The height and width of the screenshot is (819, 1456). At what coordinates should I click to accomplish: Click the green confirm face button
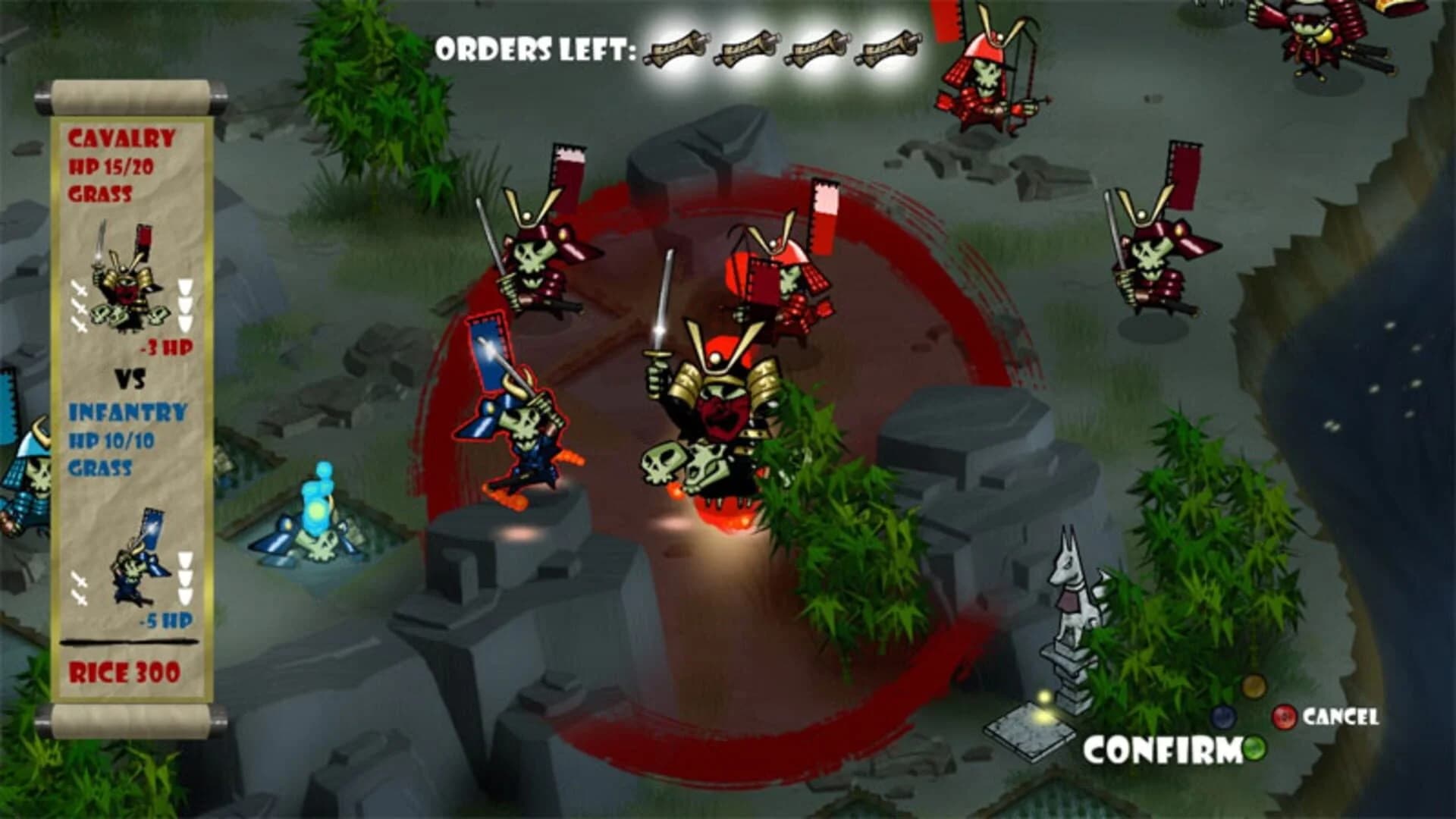click(x=1255, y=749)
